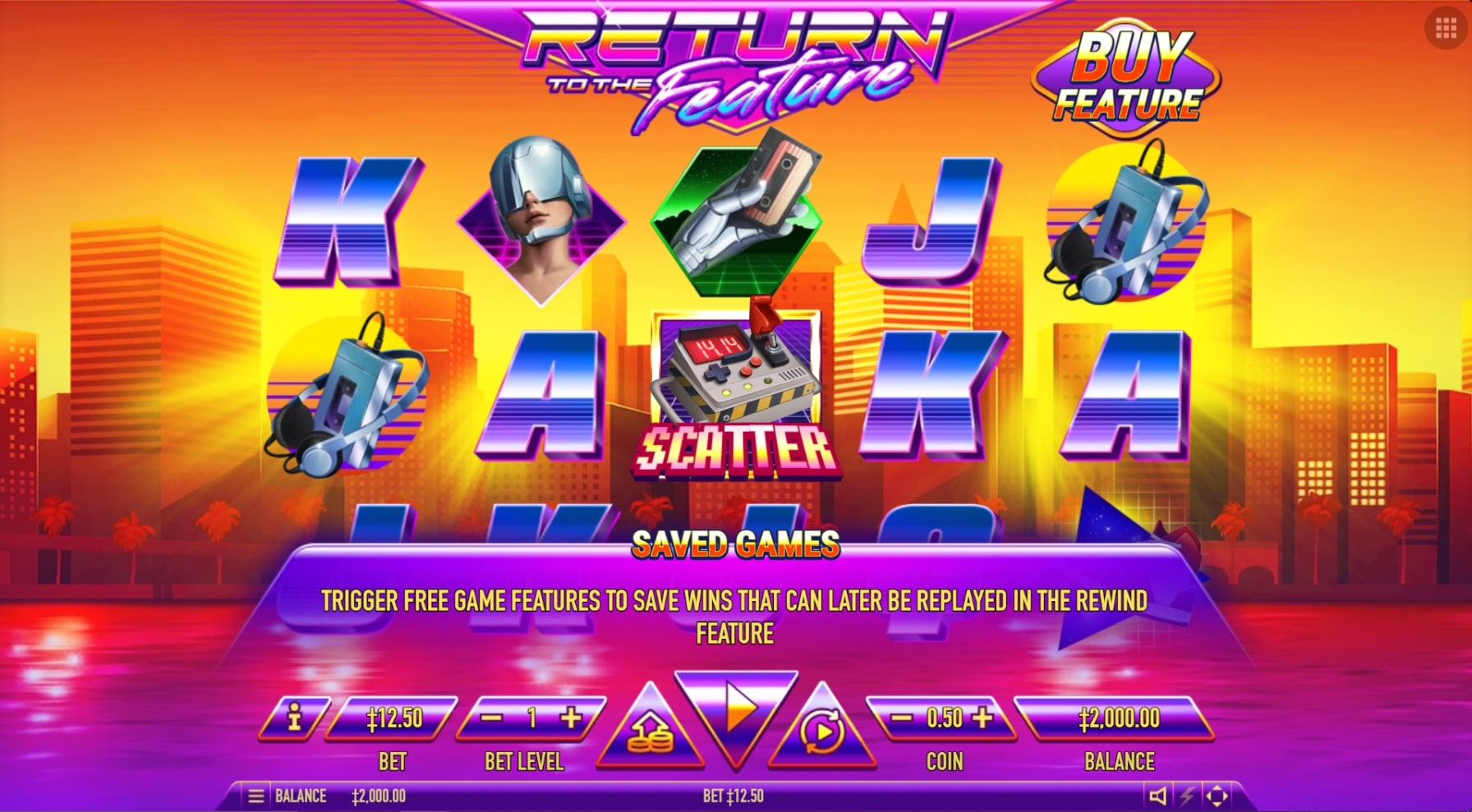
Task: Raise the COIN value slider control
Action: point(981,717)
